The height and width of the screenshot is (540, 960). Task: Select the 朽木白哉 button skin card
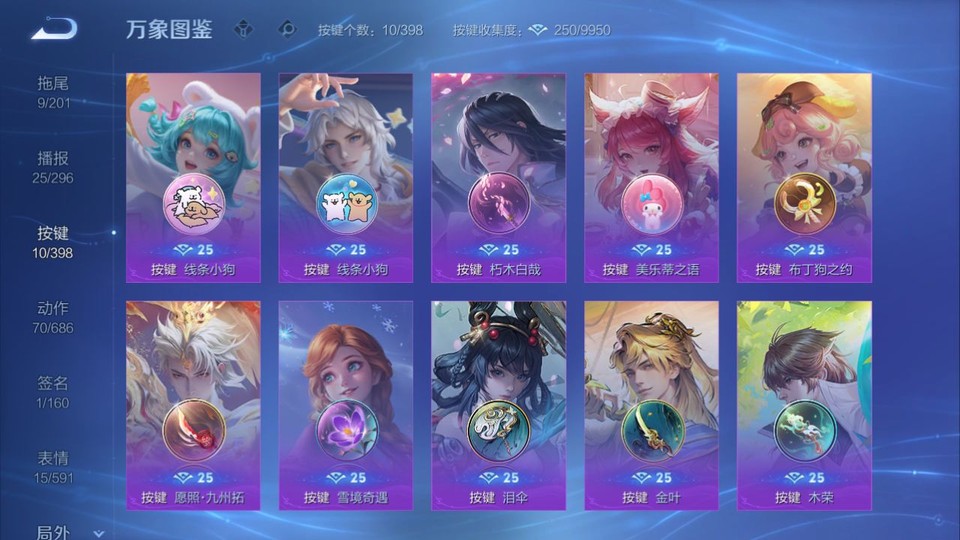point(498,178)
